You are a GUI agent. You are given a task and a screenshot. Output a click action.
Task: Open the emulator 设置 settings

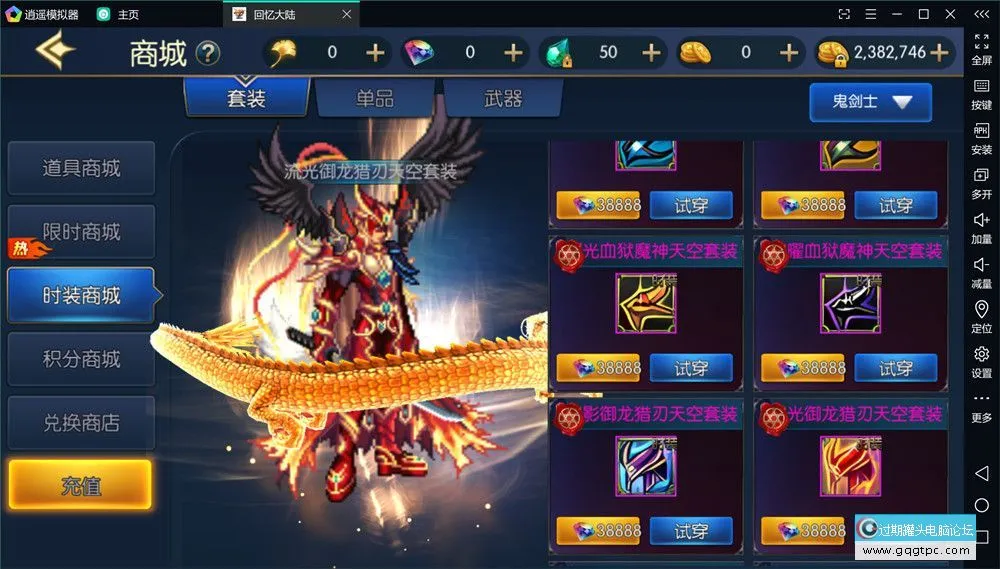(981, 361)
